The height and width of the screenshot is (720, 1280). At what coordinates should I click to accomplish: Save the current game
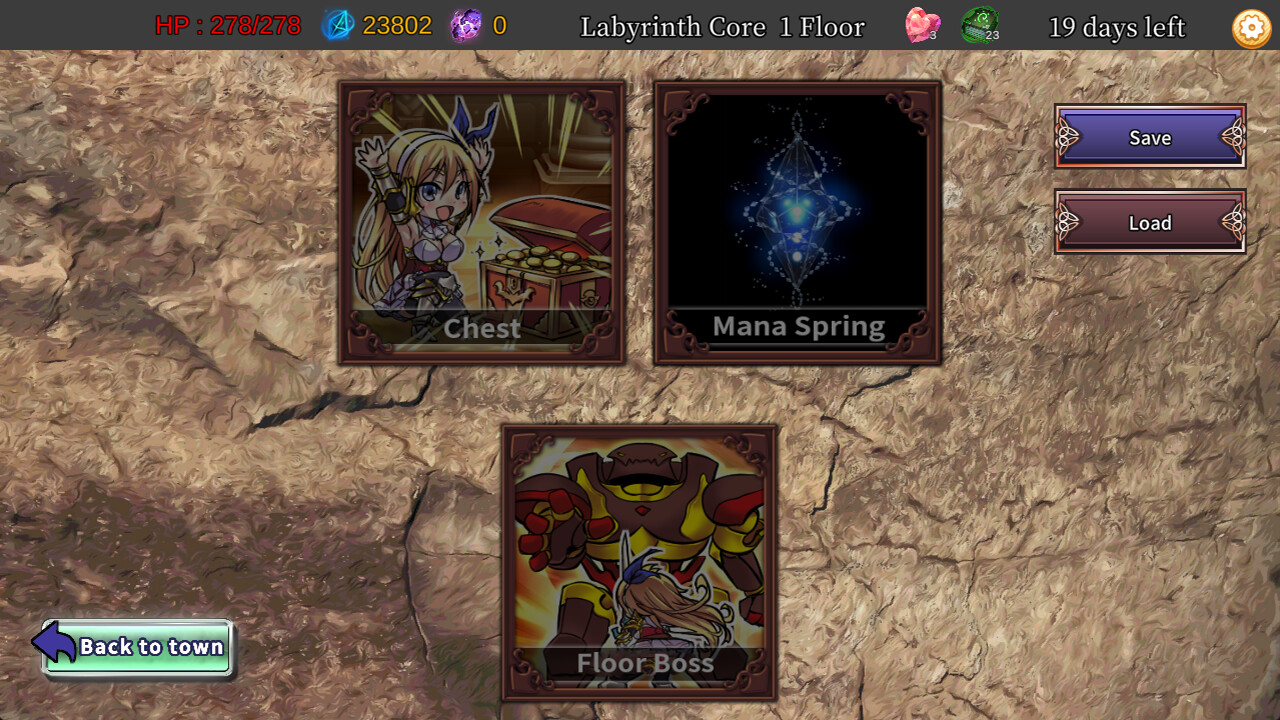click(1149, 137)
